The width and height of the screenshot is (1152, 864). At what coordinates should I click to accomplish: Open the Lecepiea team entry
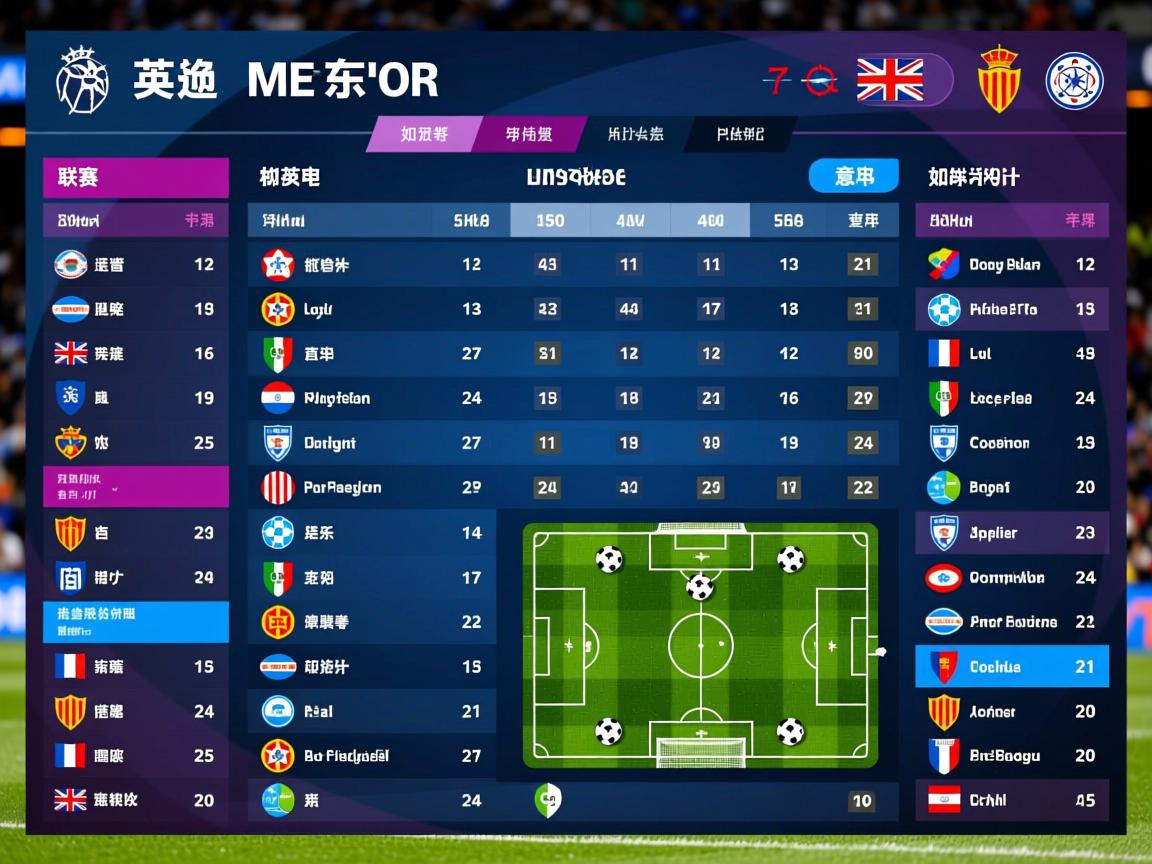pos(1011,398)
